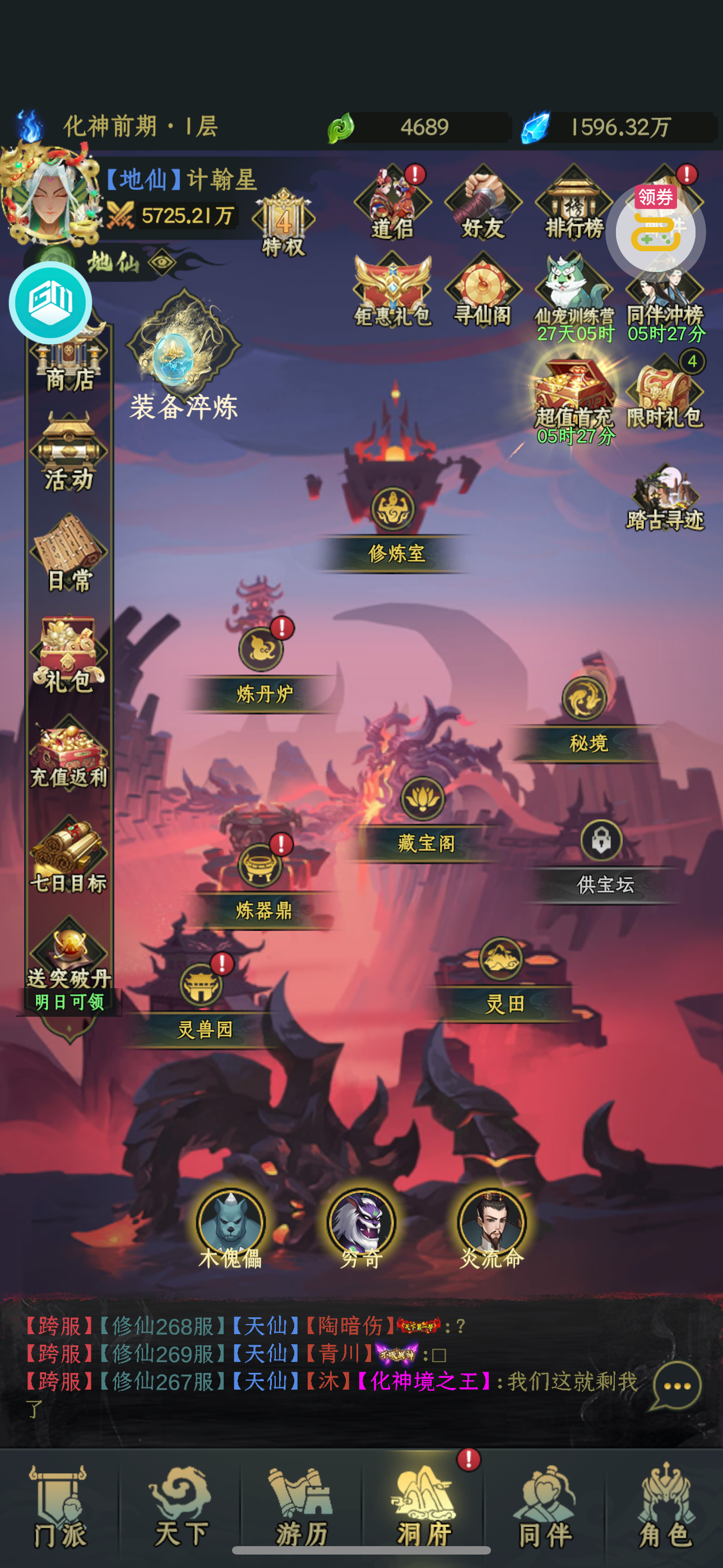Image resolution: width=723 pixels, height=1568 pixels.
Task: Open the 排行榜 leaderboard
Action: pyautogui.click(x=573, y=204)
